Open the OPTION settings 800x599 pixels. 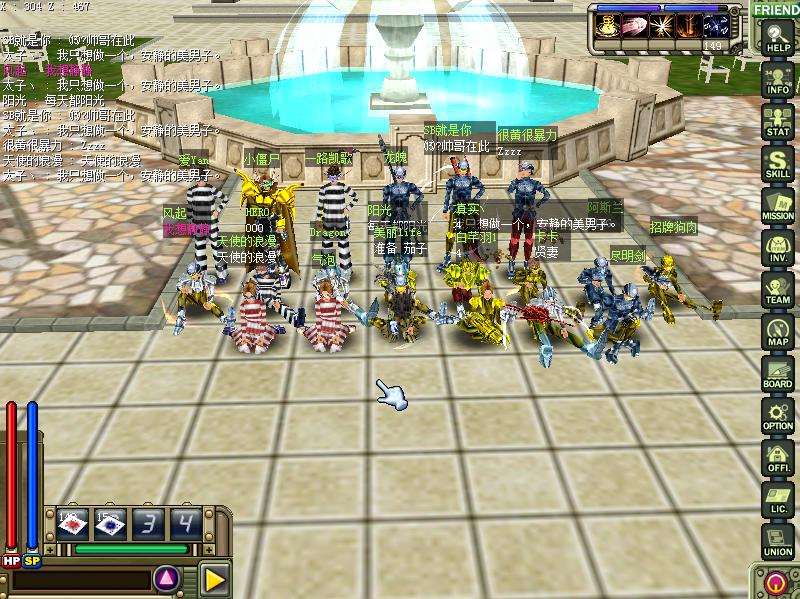click(x=777, y=416)
